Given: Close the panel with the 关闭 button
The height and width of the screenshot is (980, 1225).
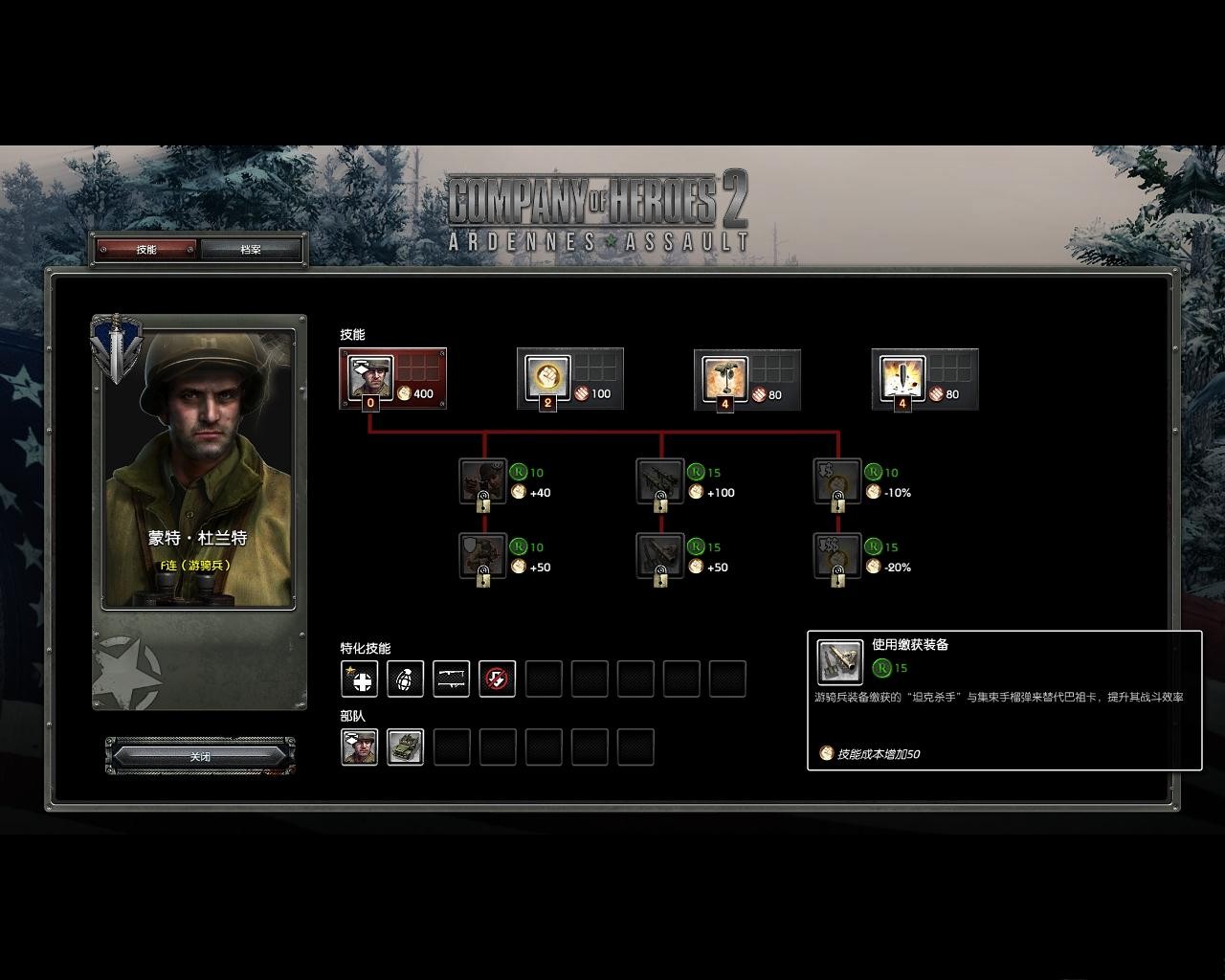Looking at the screenshot, I should click(x=200, y=757).
